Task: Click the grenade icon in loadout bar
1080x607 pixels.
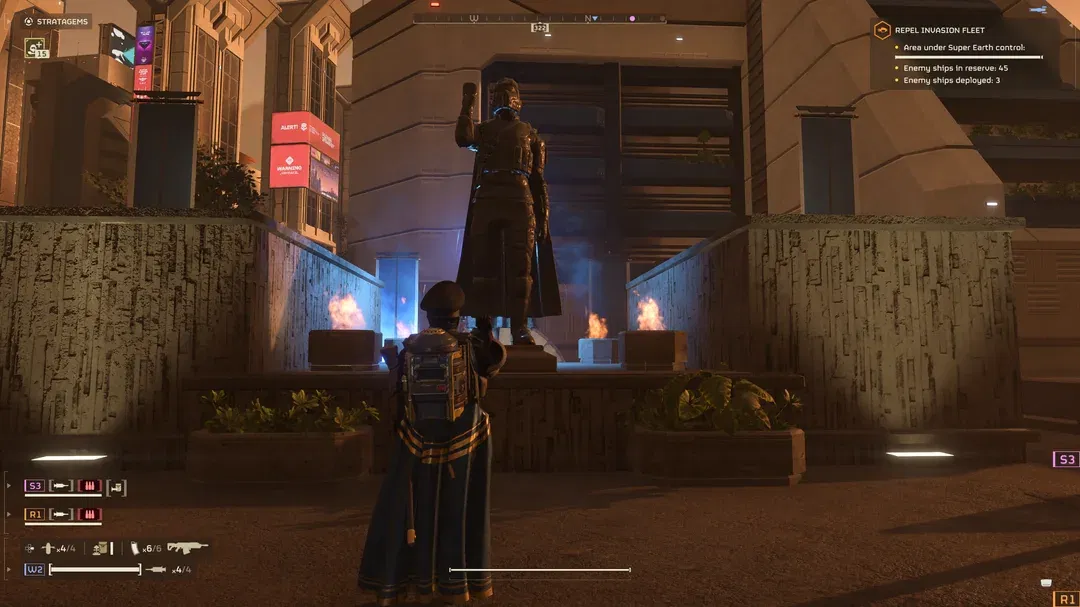Action: click(x=46, y=548)
